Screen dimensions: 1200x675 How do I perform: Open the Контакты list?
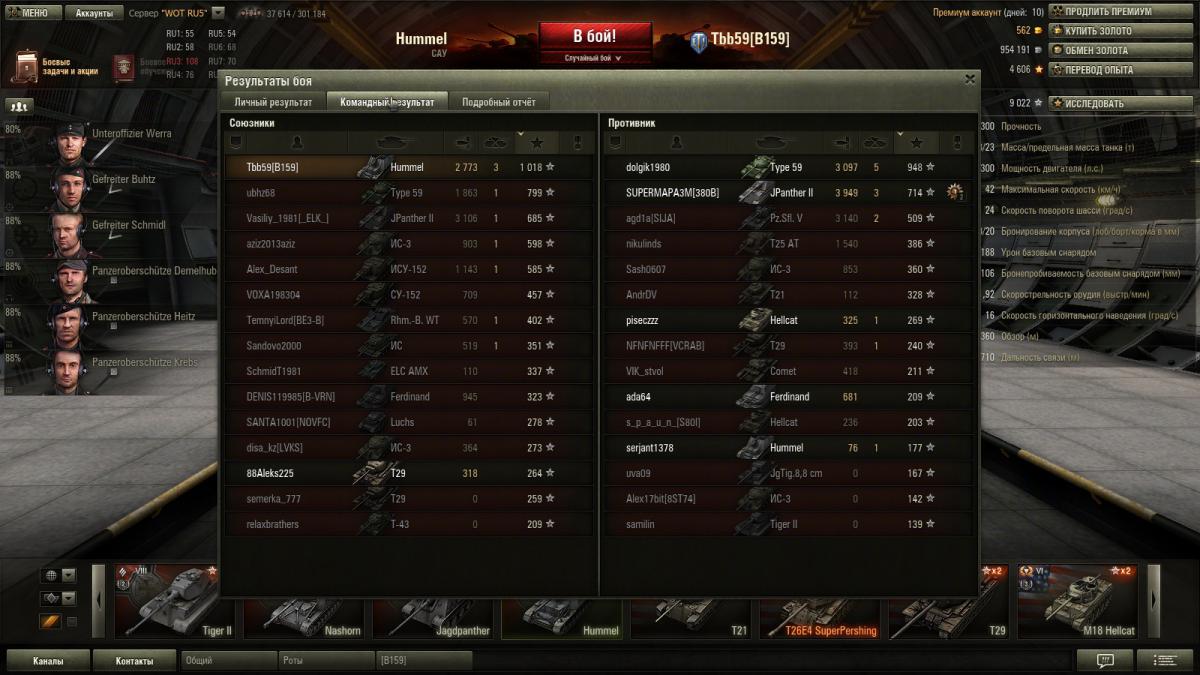click(x=134, y=661)
